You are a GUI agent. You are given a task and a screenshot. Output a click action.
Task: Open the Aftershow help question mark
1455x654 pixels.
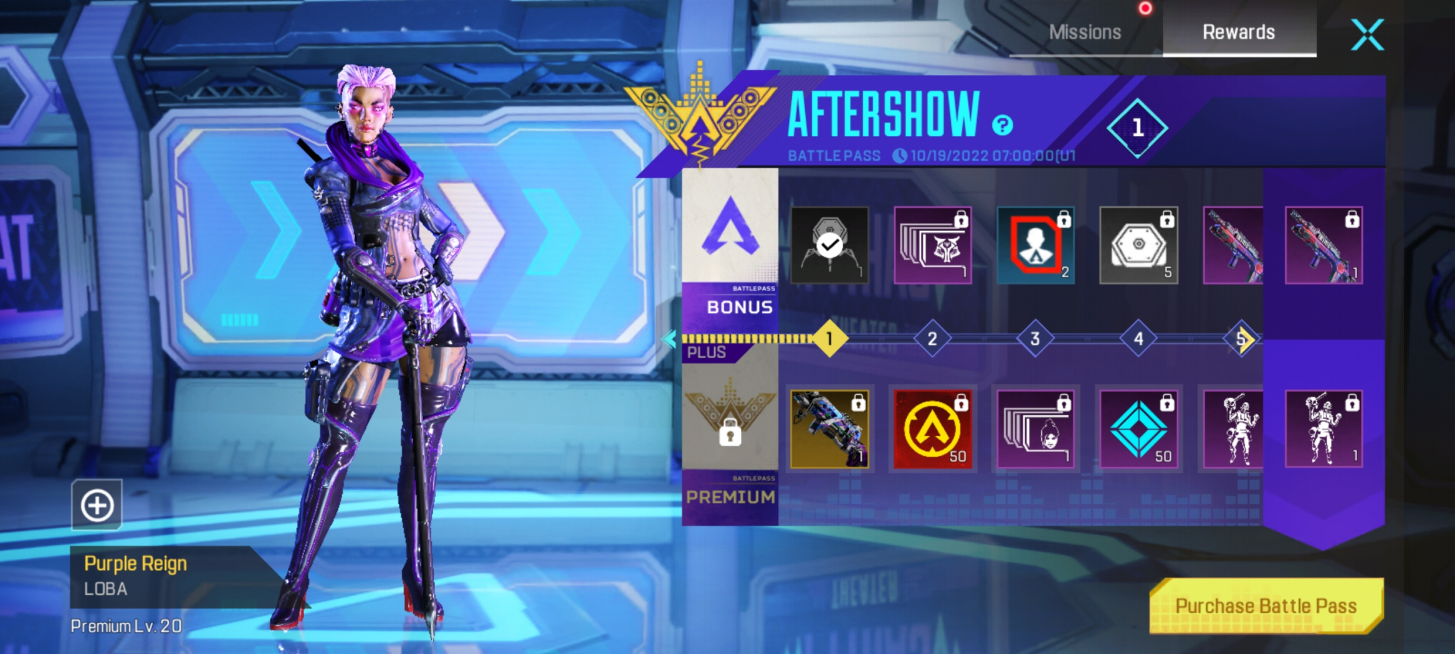[1002, 125]
